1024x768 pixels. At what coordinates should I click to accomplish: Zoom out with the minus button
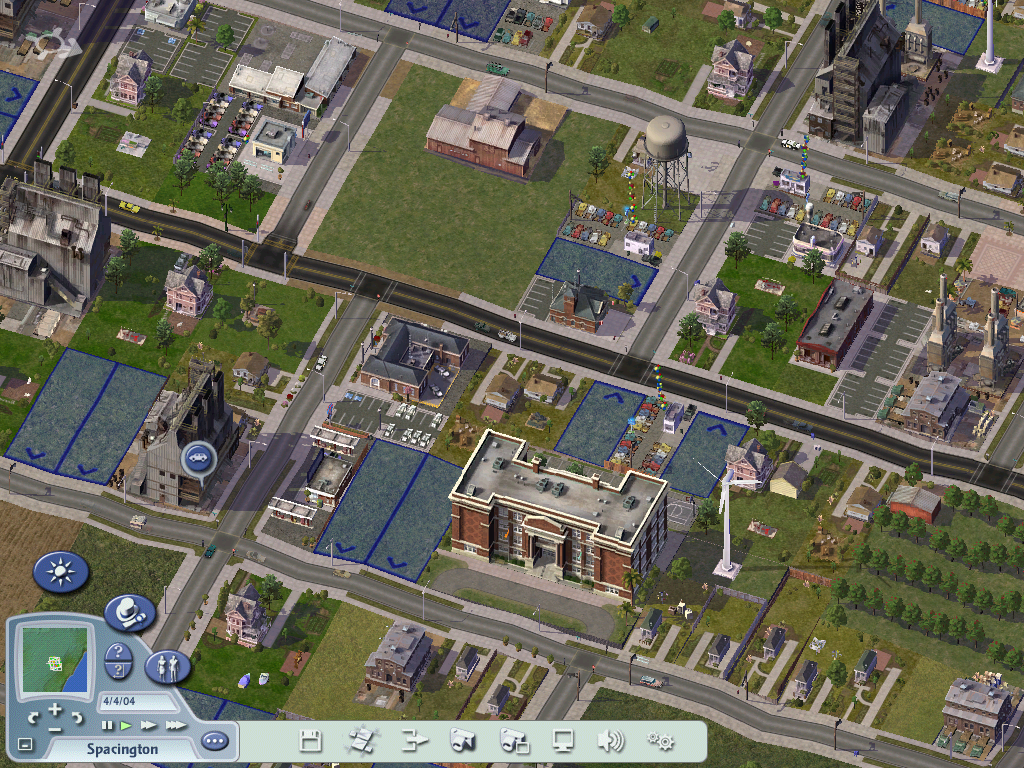[x=54, y=728]
